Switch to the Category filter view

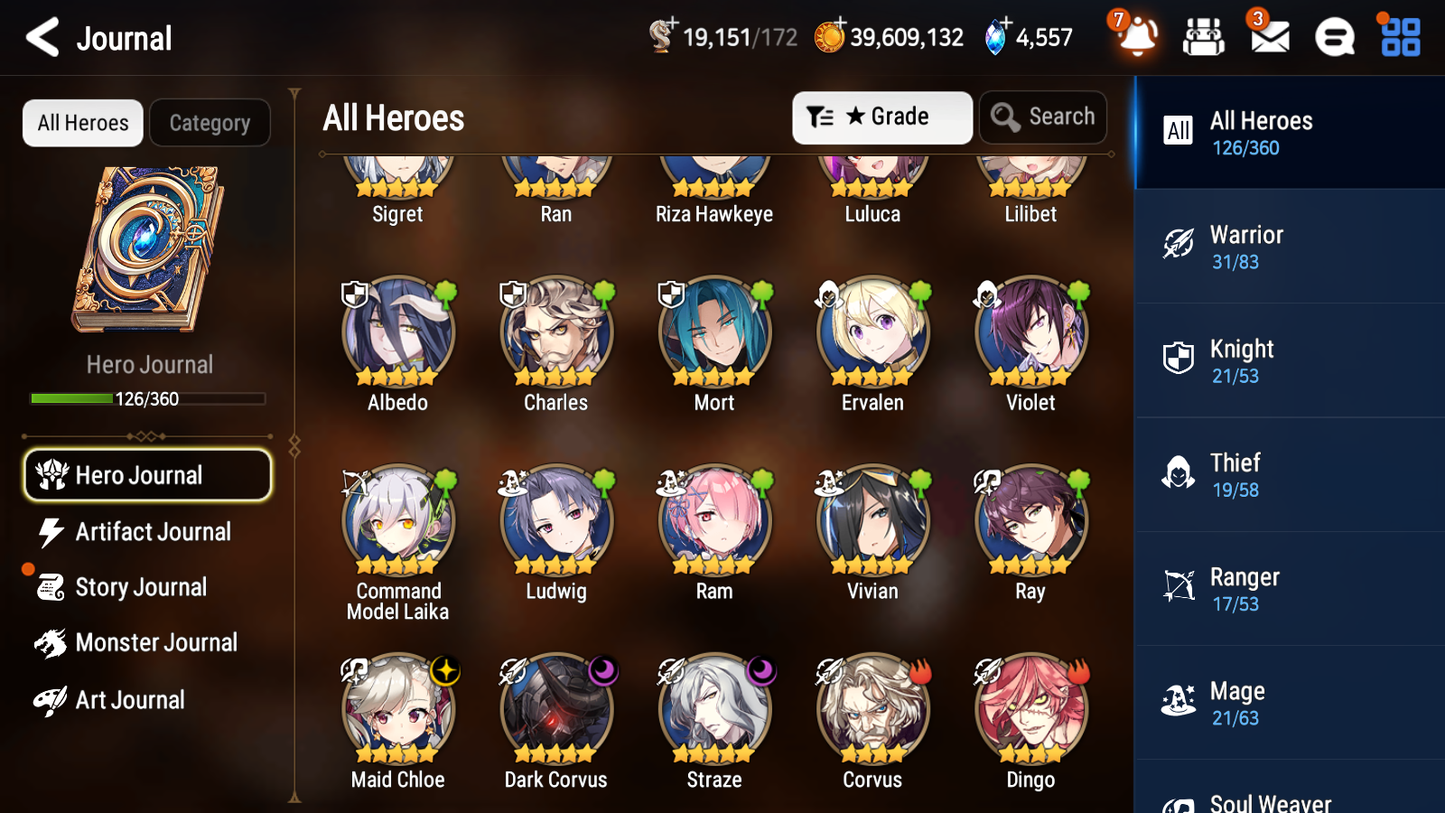tap(210, 122)
